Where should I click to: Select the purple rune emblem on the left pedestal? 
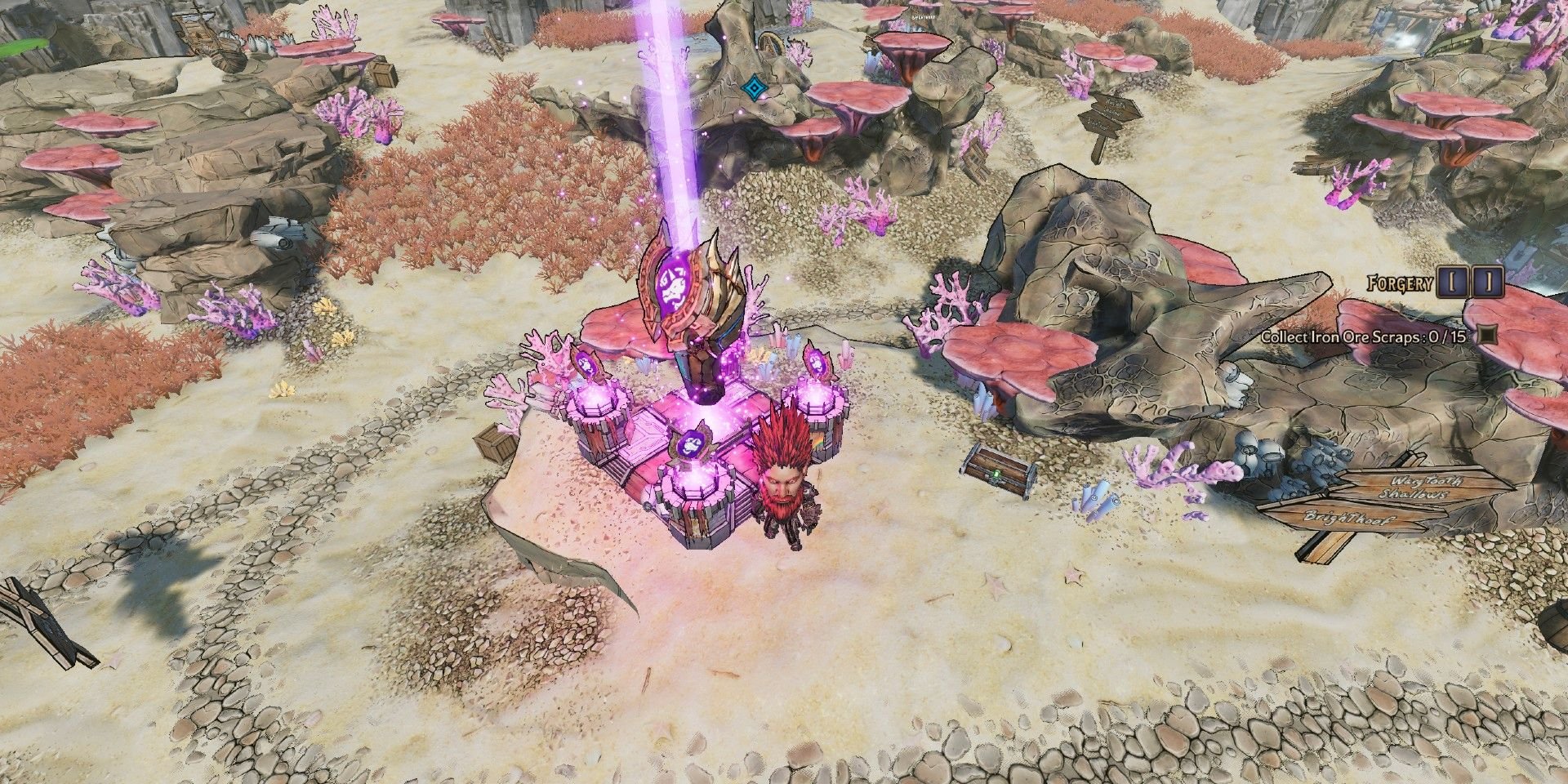tap(585, 365)
